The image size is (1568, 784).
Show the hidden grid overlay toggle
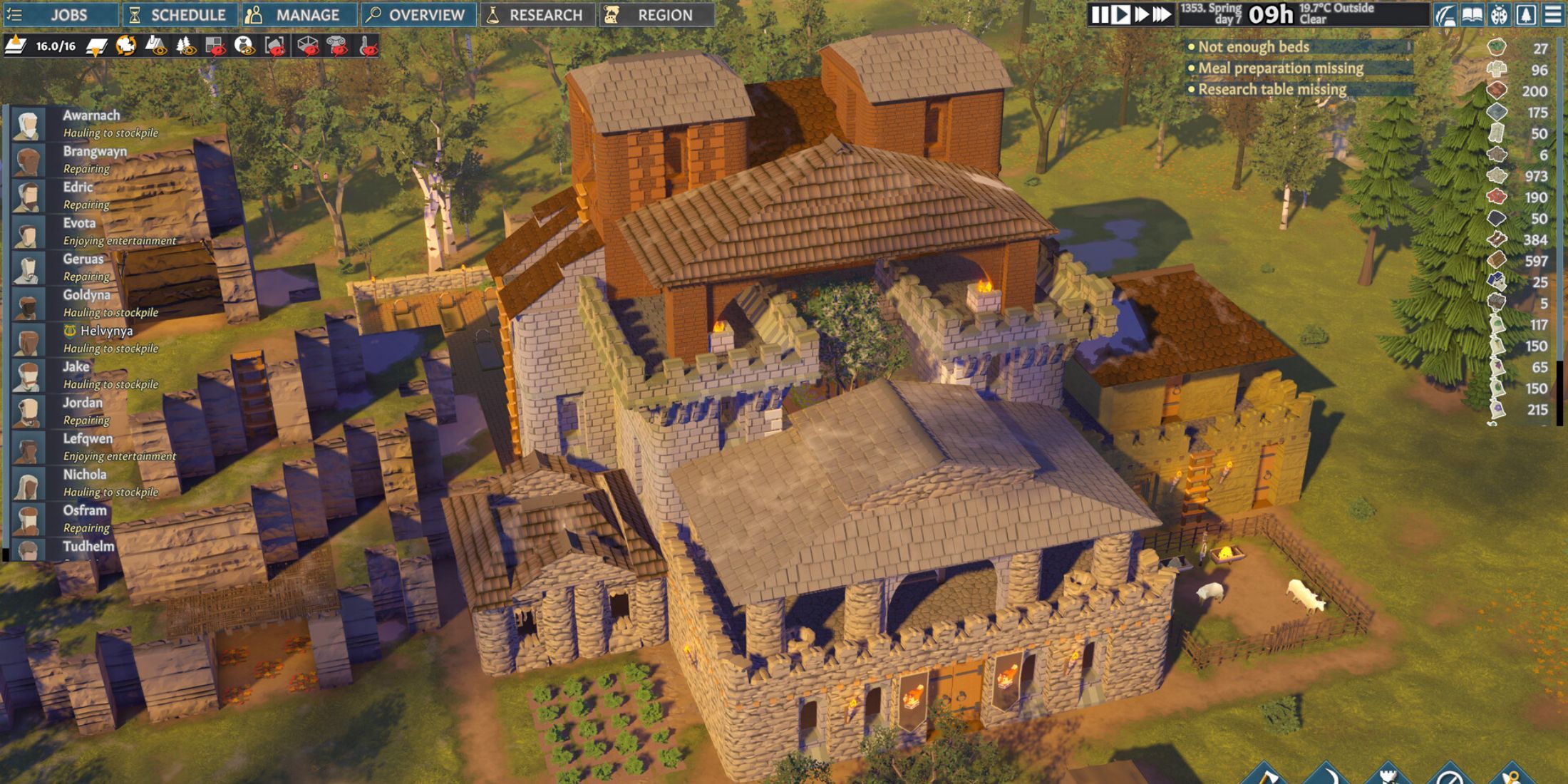[214, 46]
